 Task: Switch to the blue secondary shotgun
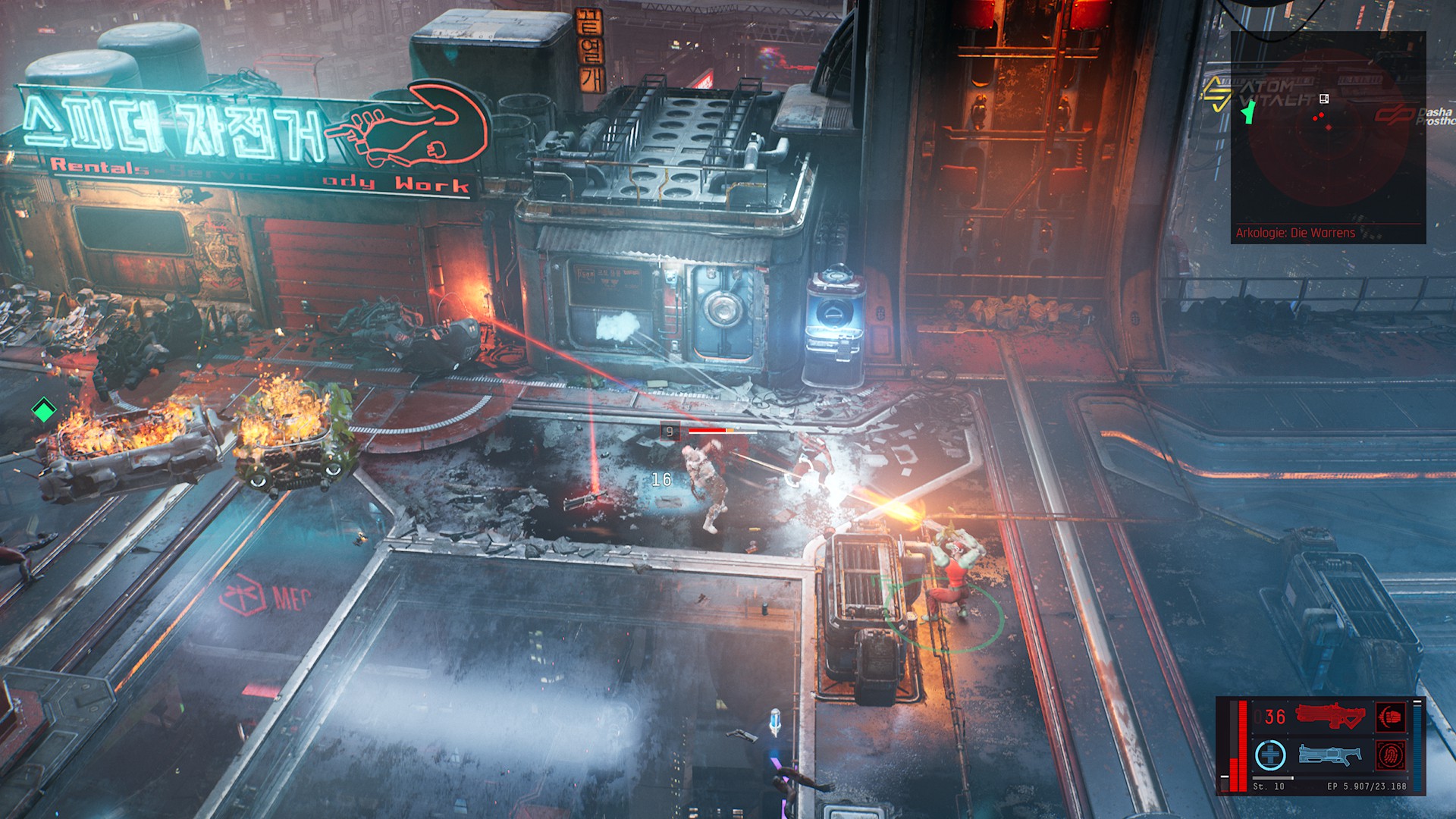pyautogui.click(x=1329, y=755)
